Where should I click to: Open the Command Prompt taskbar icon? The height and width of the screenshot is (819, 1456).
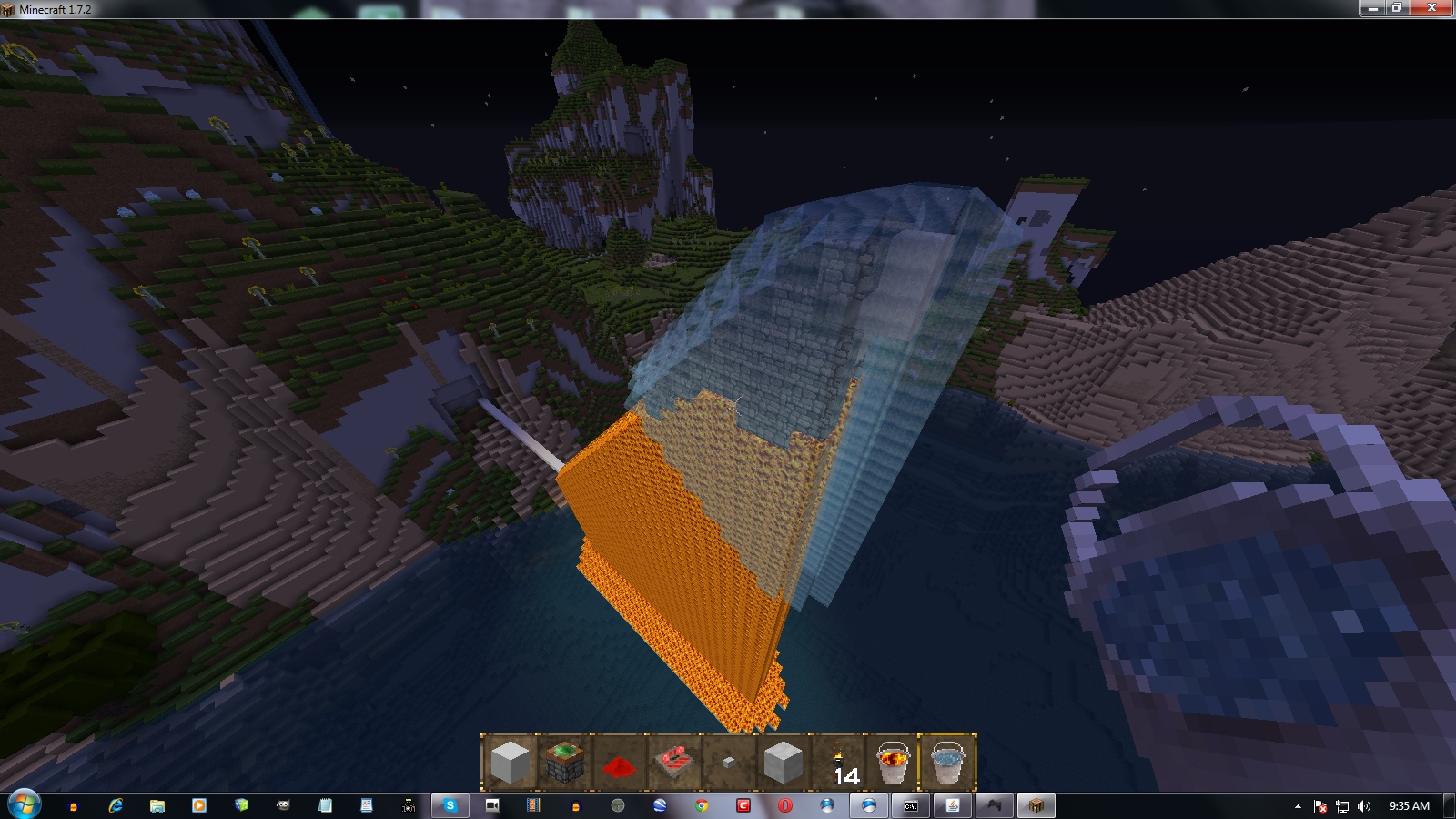pos(911,805)
